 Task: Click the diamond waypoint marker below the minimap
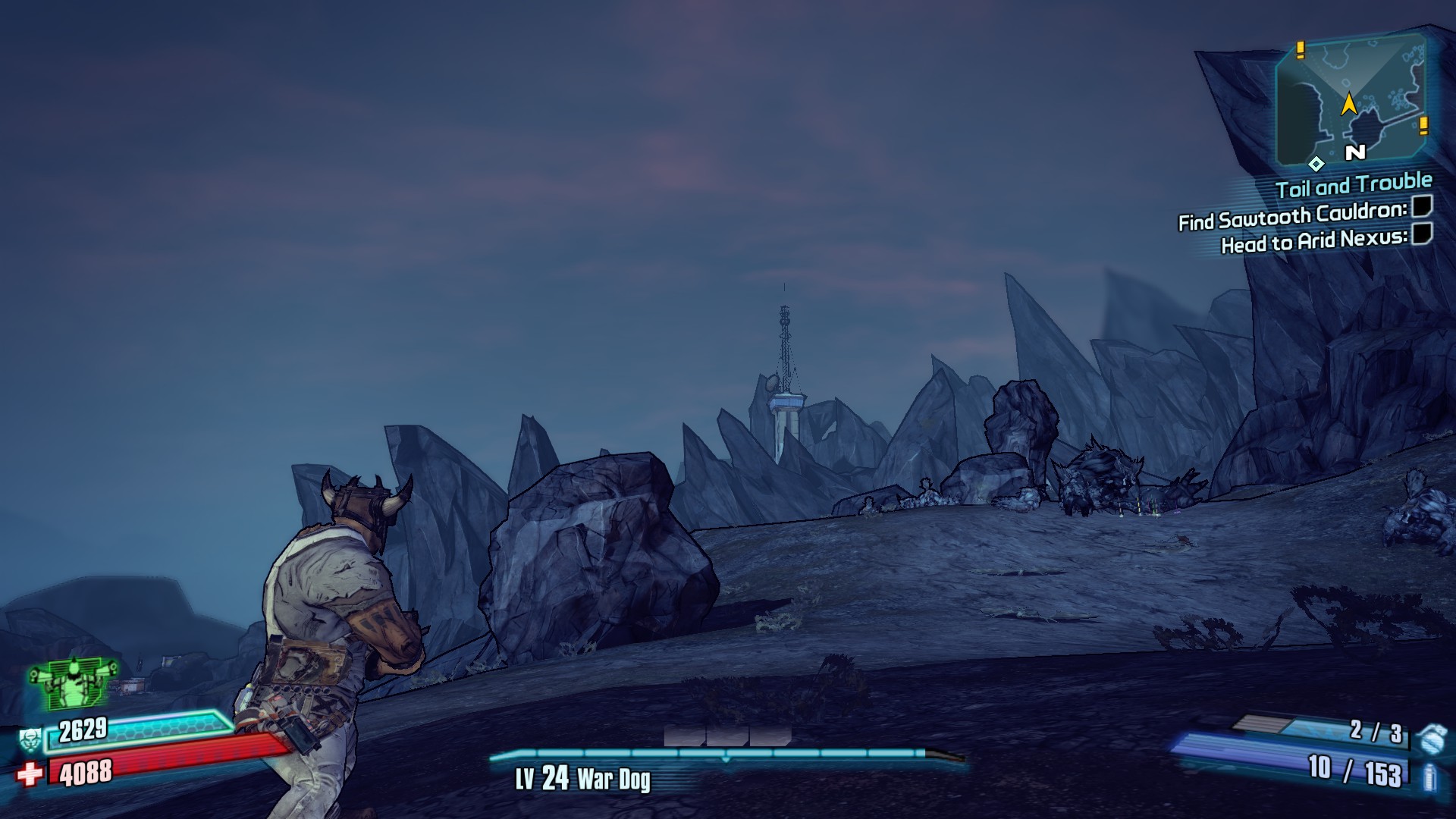coord(1316,163)
